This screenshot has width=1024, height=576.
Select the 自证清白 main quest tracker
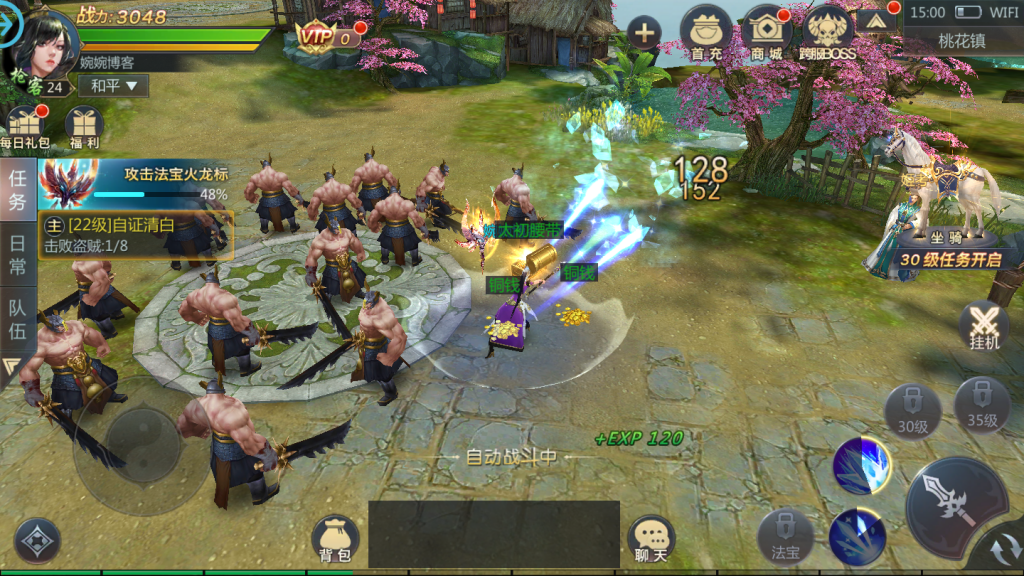[136, 235]
